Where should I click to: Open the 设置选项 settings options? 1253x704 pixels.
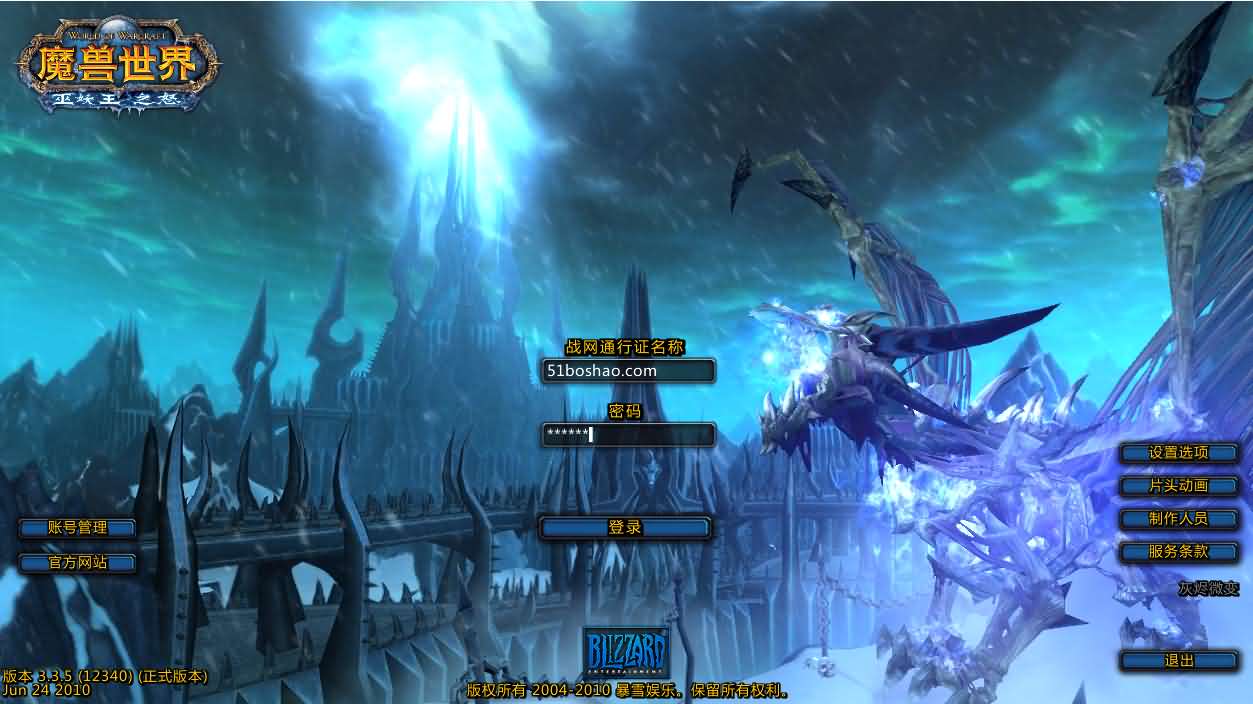tap(1179, 452)
